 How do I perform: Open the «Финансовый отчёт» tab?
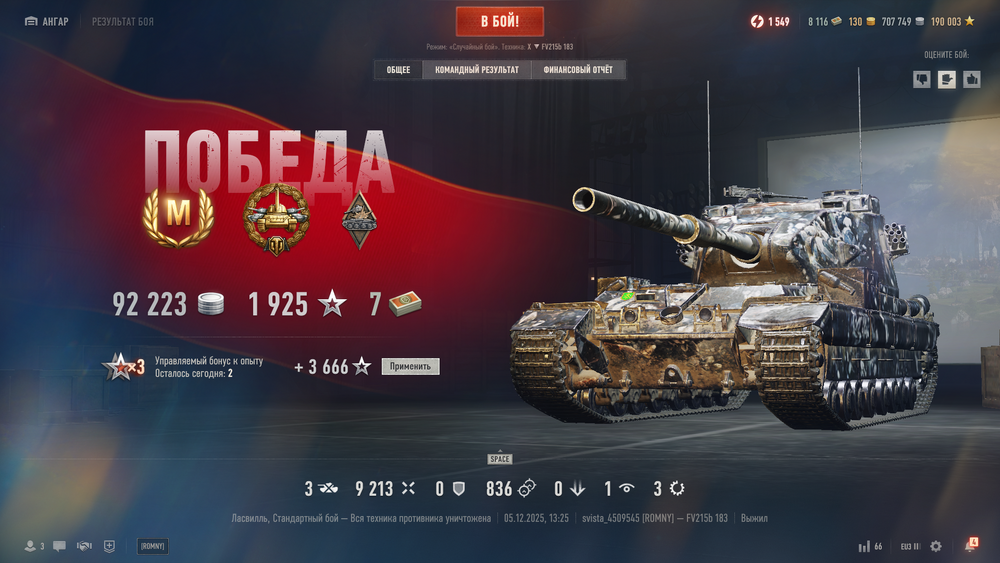pyautogui.click(x=578, y=70)
